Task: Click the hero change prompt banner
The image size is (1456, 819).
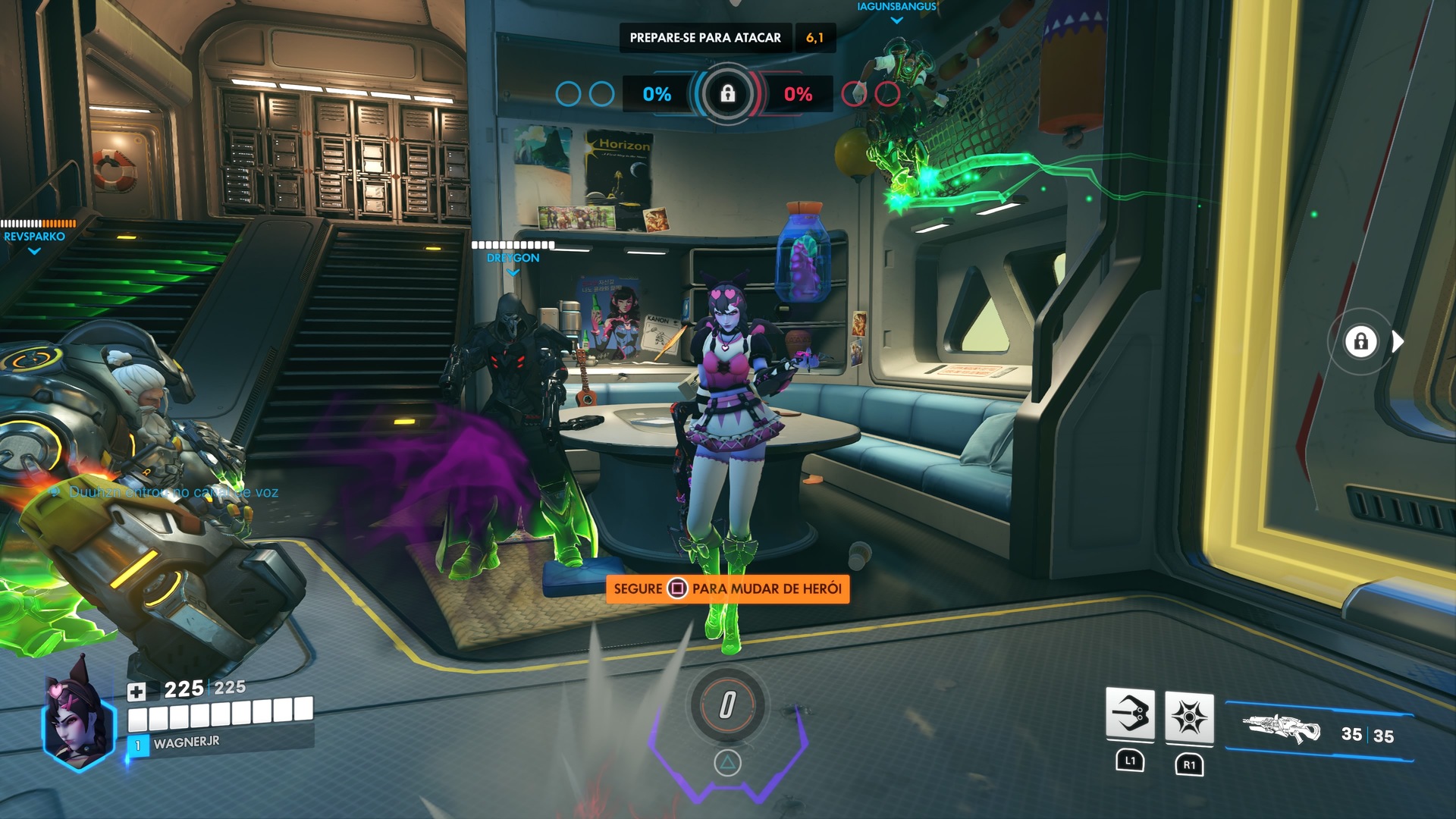Action: (x=727, y=588)
